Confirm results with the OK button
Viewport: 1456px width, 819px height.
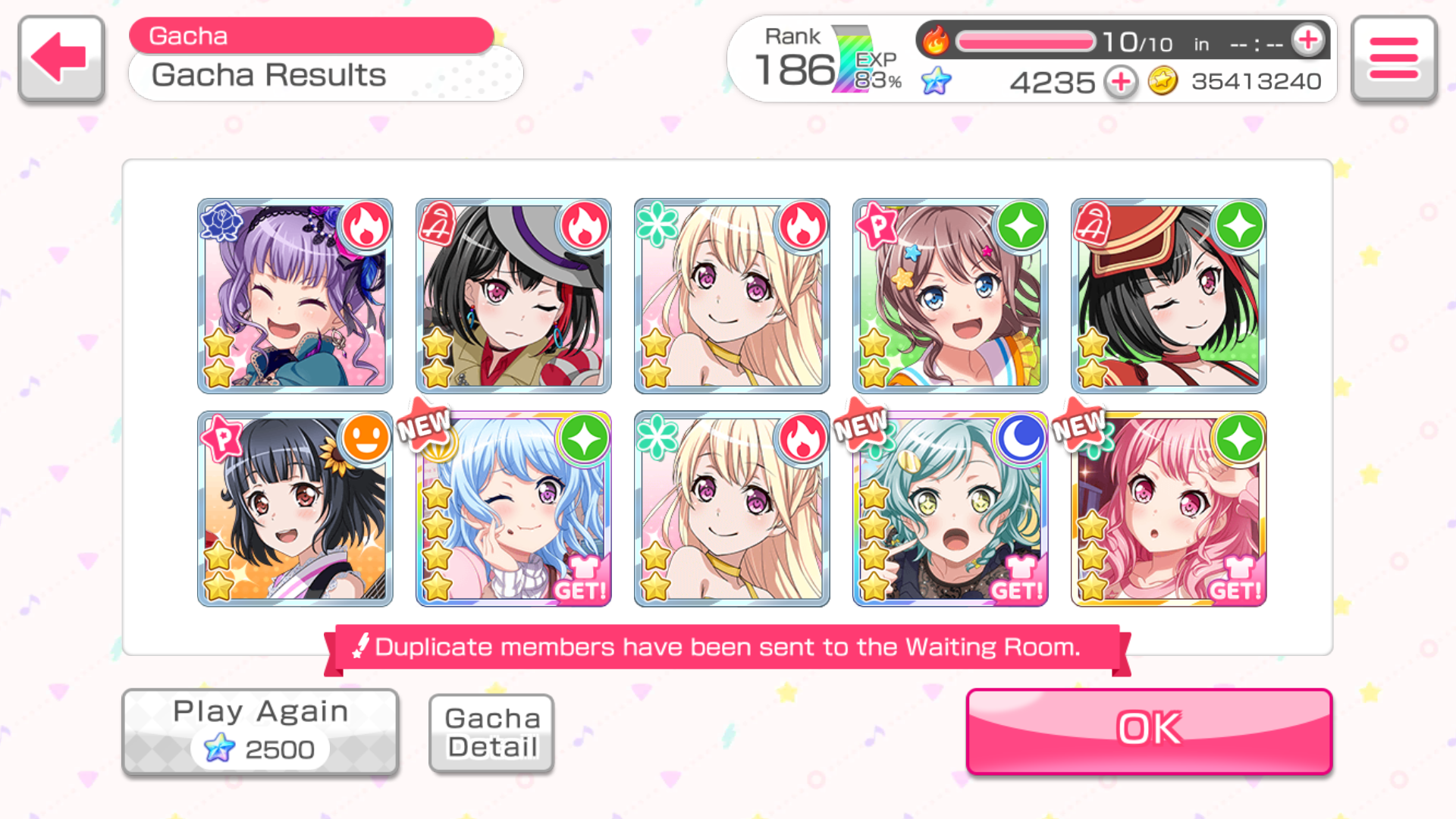[x=1149, y=730]
